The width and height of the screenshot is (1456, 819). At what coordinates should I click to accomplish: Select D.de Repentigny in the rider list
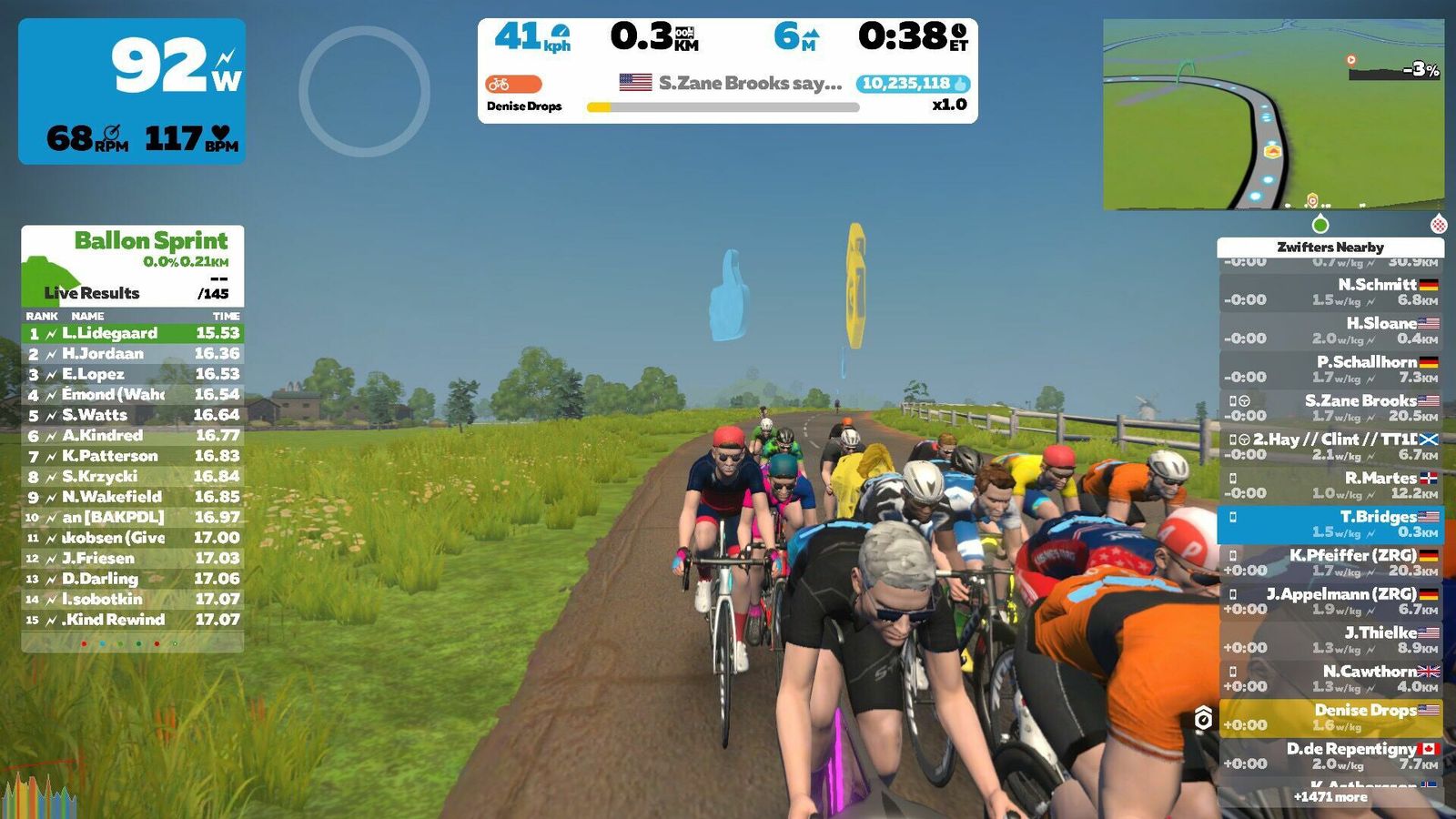coord(1330,756)
